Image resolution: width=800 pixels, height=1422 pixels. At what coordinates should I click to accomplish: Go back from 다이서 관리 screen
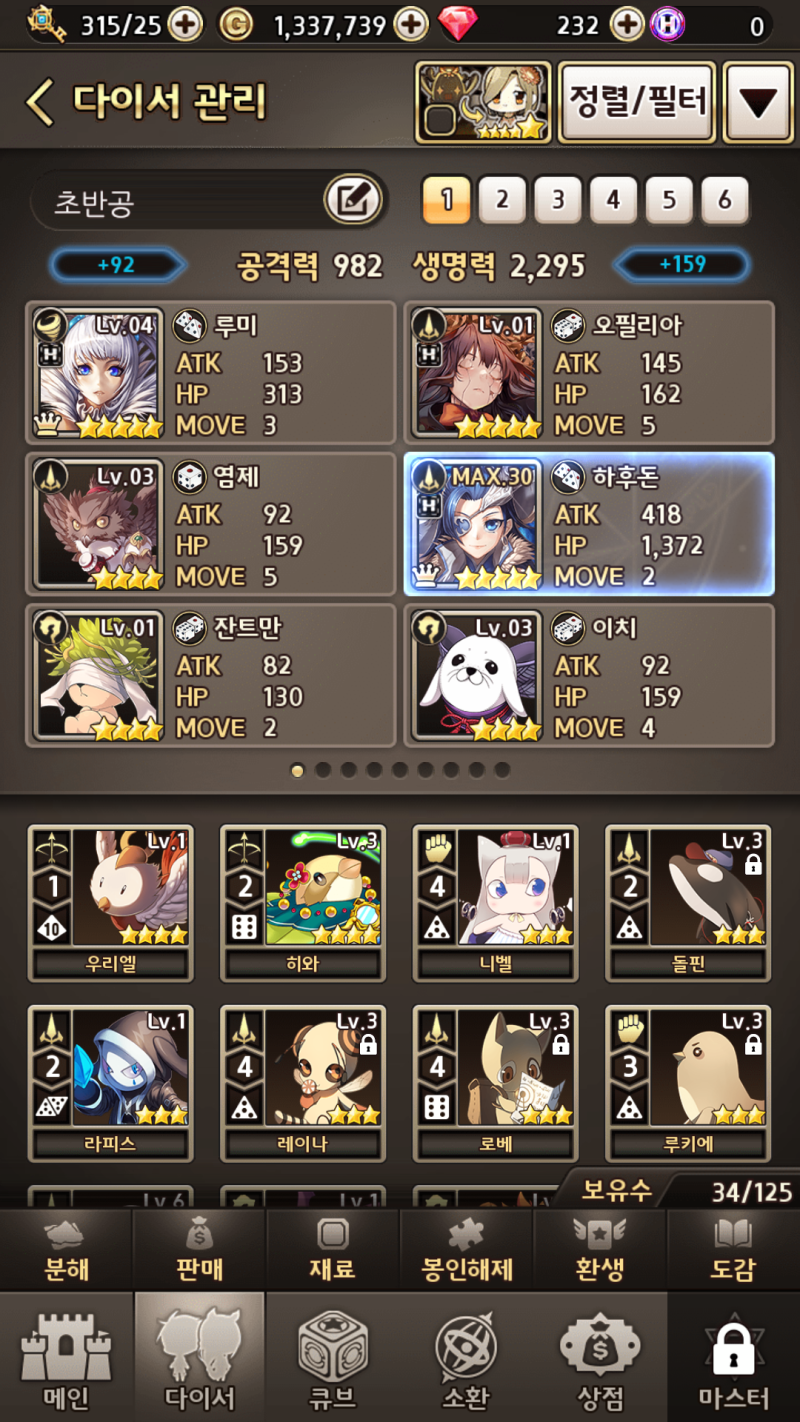tap(40, 102)
